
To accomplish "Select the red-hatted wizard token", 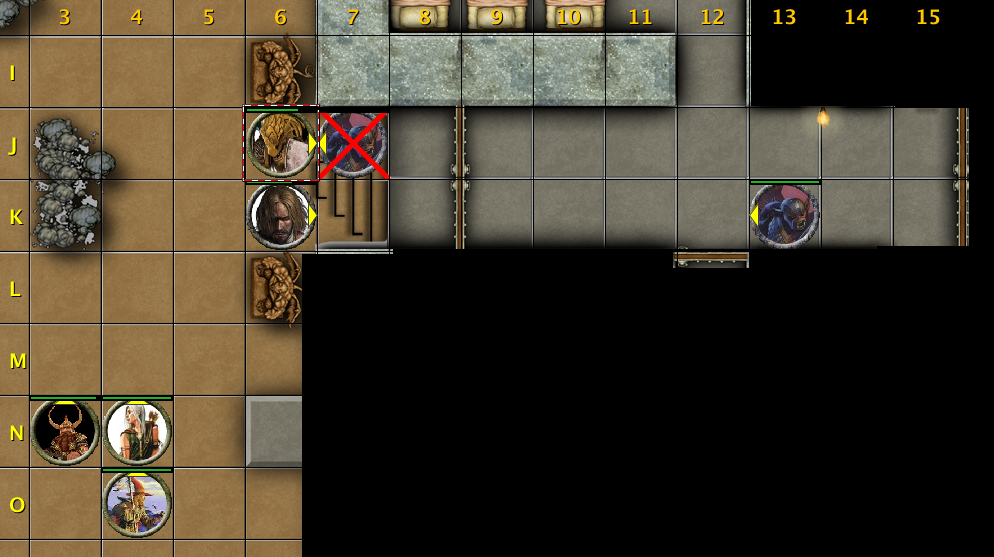I will [137, 504].
